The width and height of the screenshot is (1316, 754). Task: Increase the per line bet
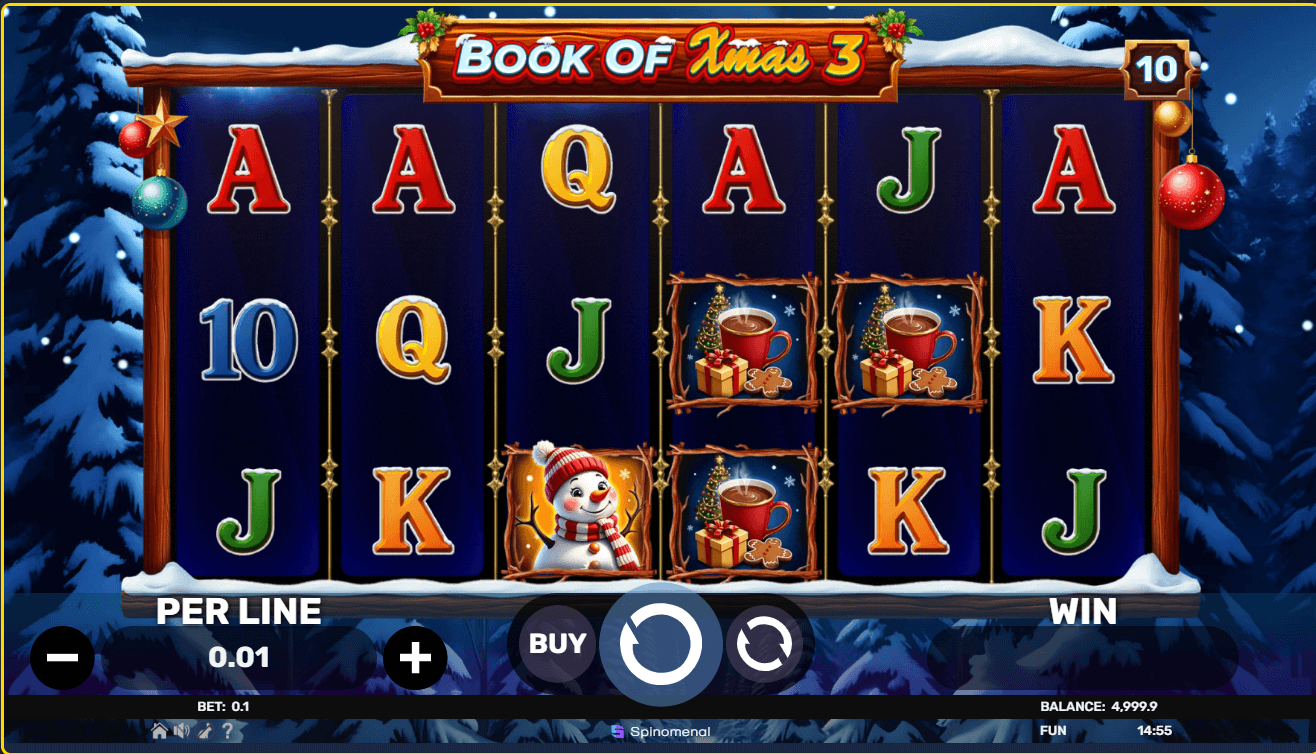pos(415,657)
